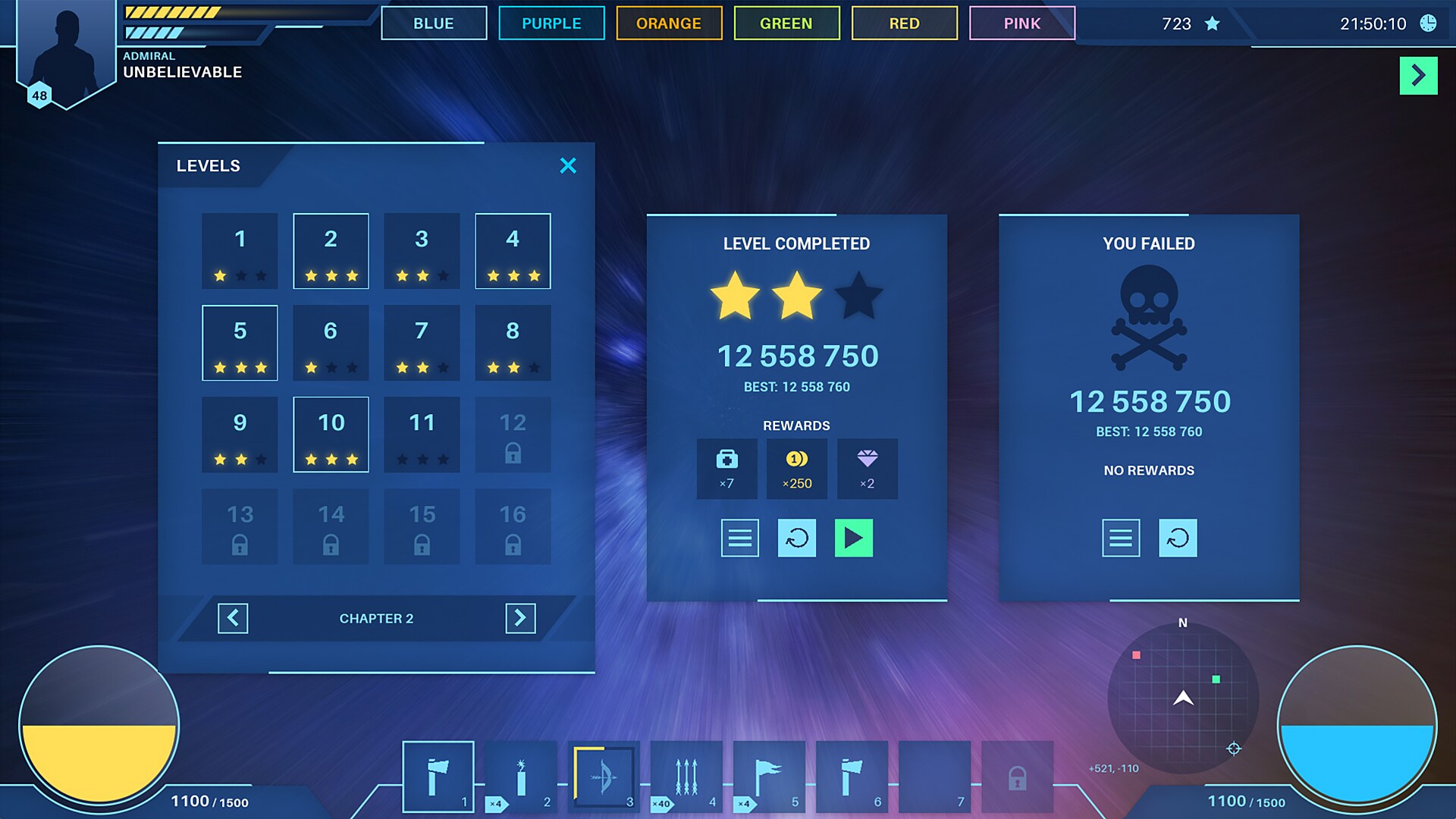Screen dimensions: 1456x819
Task: Close the Levels window
Action: [568, 165]
